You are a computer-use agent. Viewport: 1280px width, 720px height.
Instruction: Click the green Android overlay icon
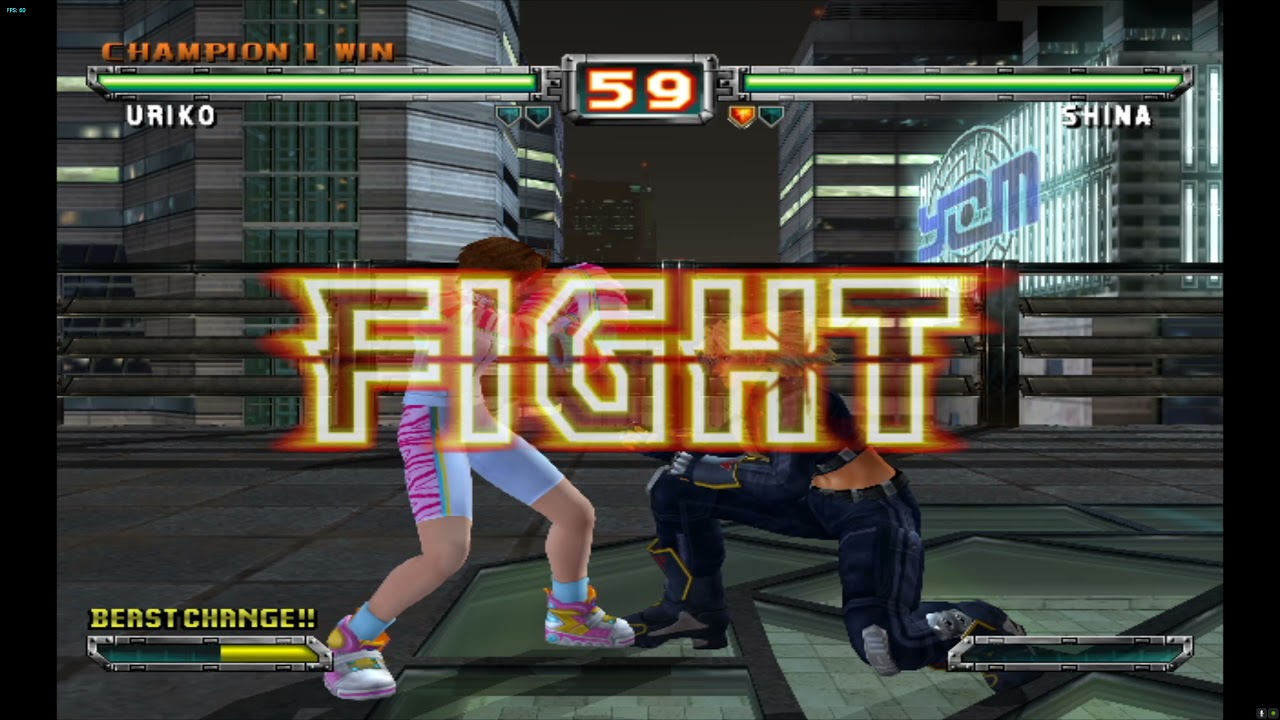[1273, 713]
